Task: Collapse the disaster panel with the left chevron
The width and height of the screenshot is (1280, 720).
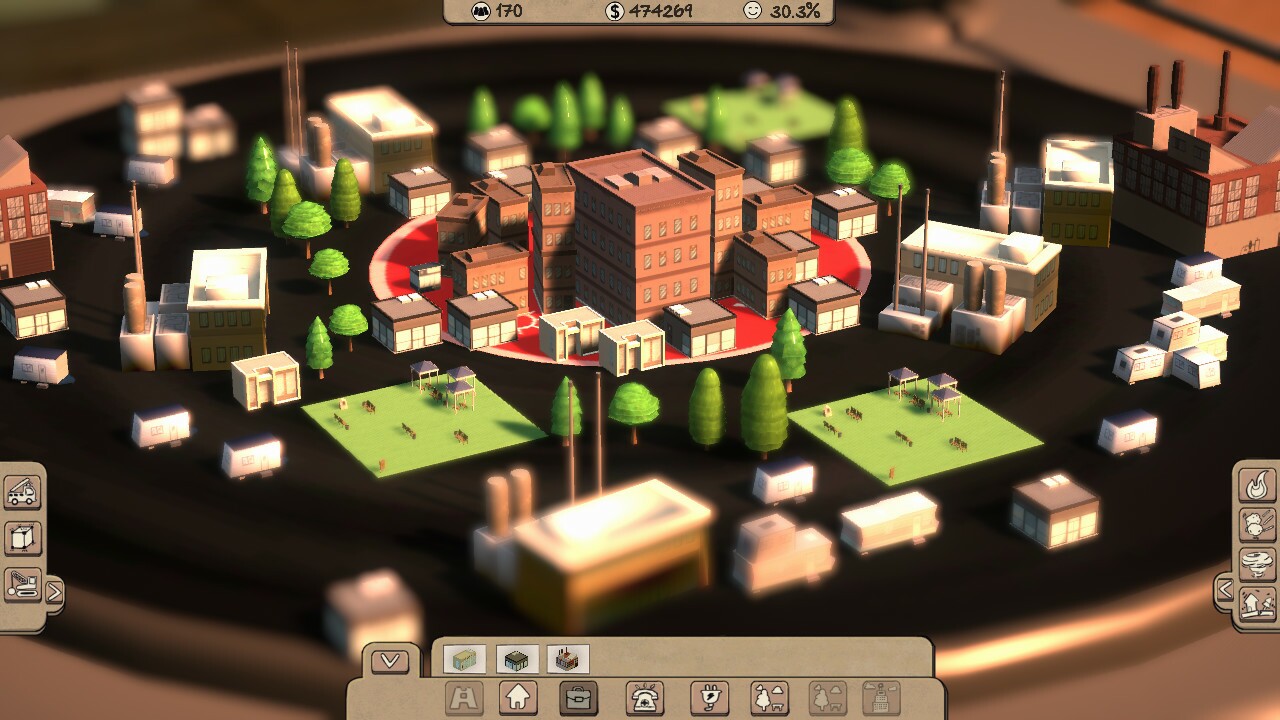Action: point(1228,587)
